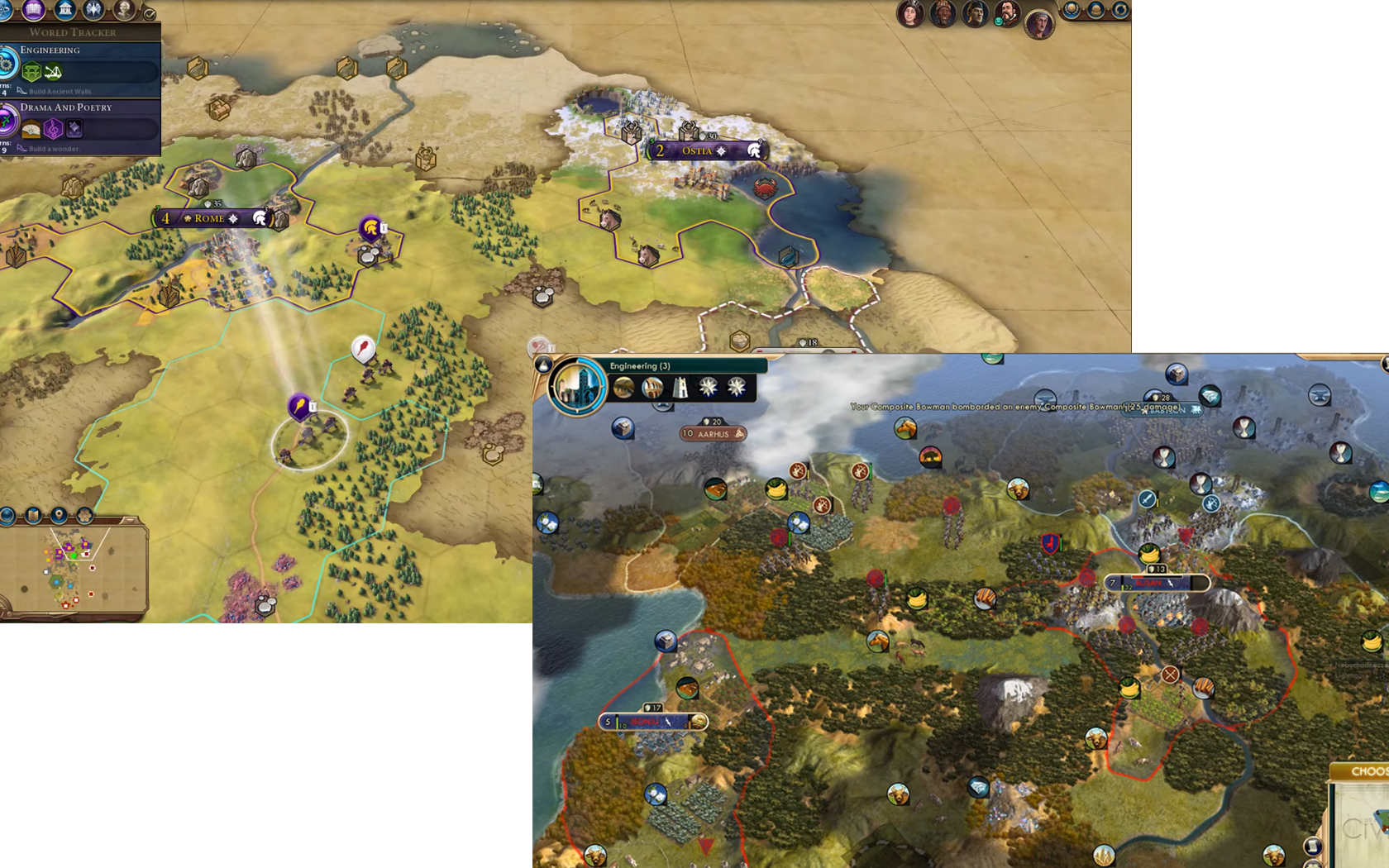The width and height of the screenshot is (1389, 868).
Task: Toggle the World Tracker checkmark button
Action: pos(150,13)
